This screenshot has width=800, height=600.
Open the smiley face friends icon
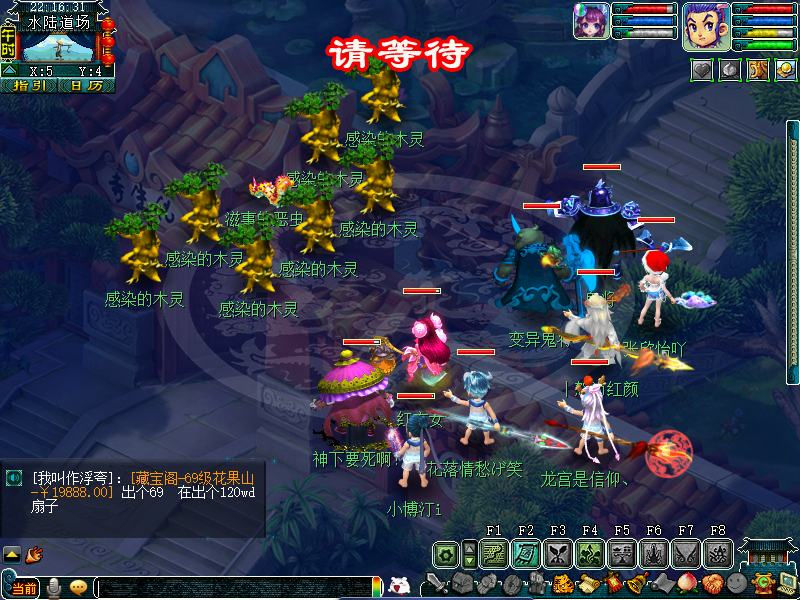(737, 584)
